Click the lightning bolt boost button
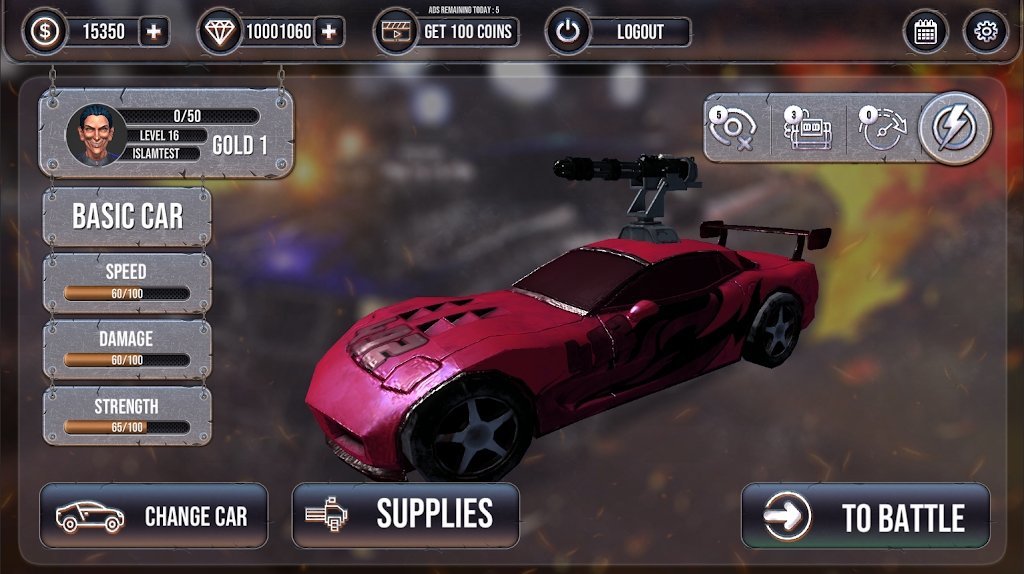Image resolution: width=1024 pixels, height=574 pixels. (954, 128)
